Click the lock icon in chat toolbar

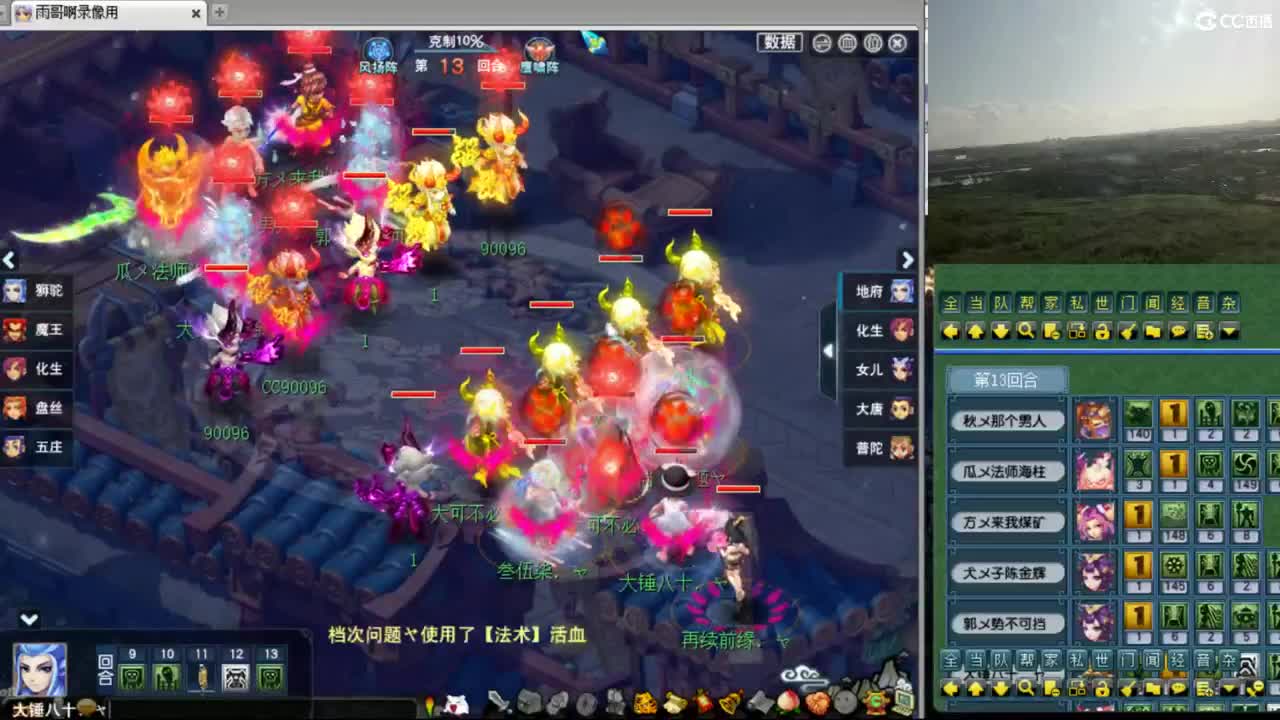click(x=1102, y=329)
